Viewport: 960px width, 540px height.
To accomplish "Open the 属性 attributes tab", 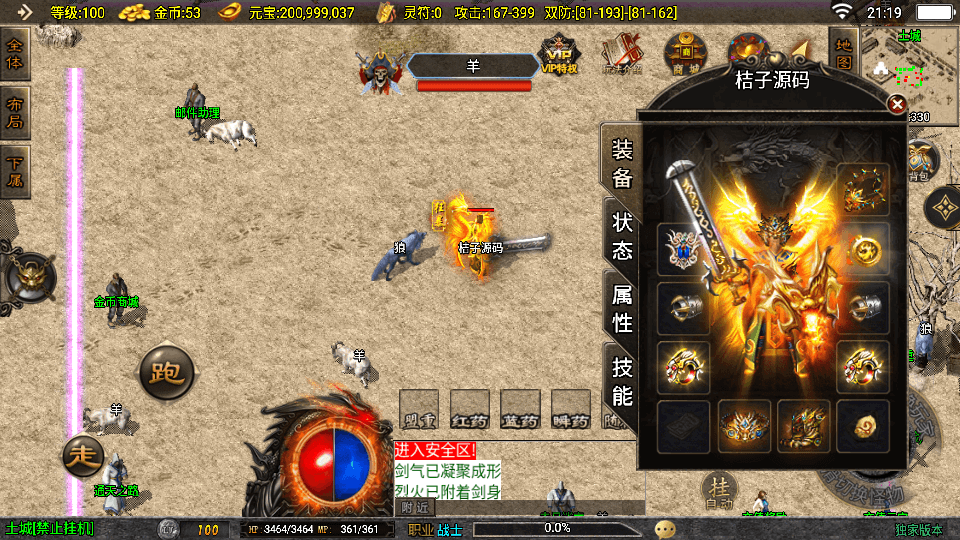I will [x=622, y=307].
